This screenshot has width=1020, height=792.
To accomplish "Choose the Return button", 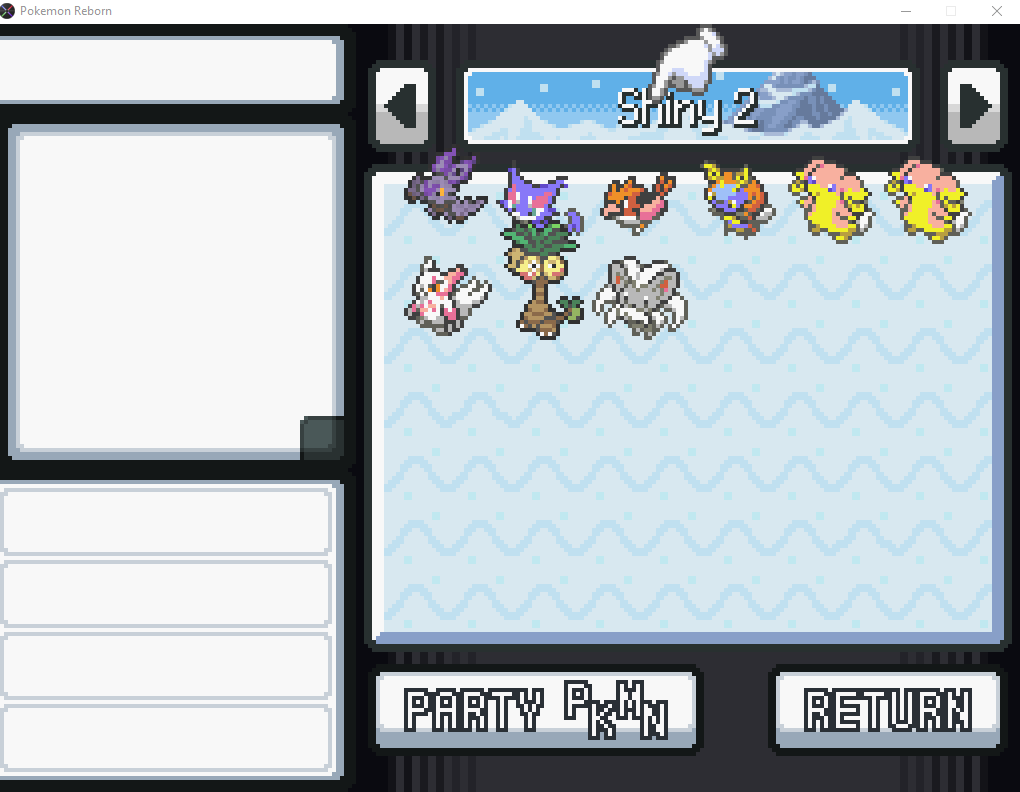I will coord(887,710).
